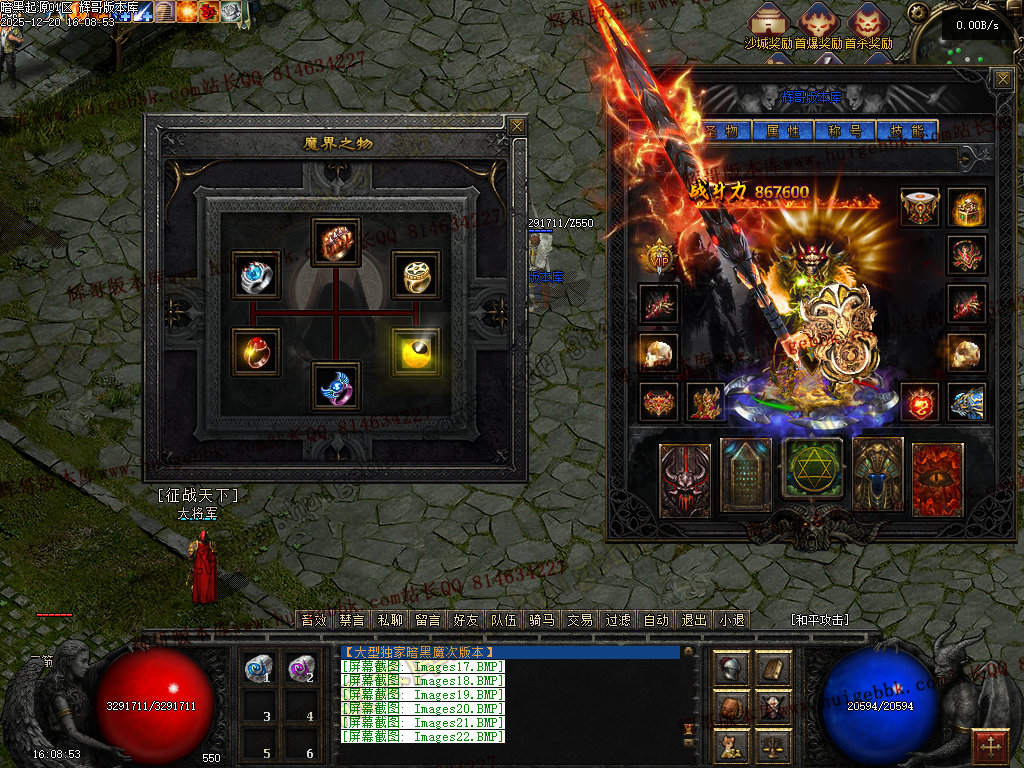Pick the red gem gold ring slot
Viewport: 1024px width, 768px height.
(256, 352)
